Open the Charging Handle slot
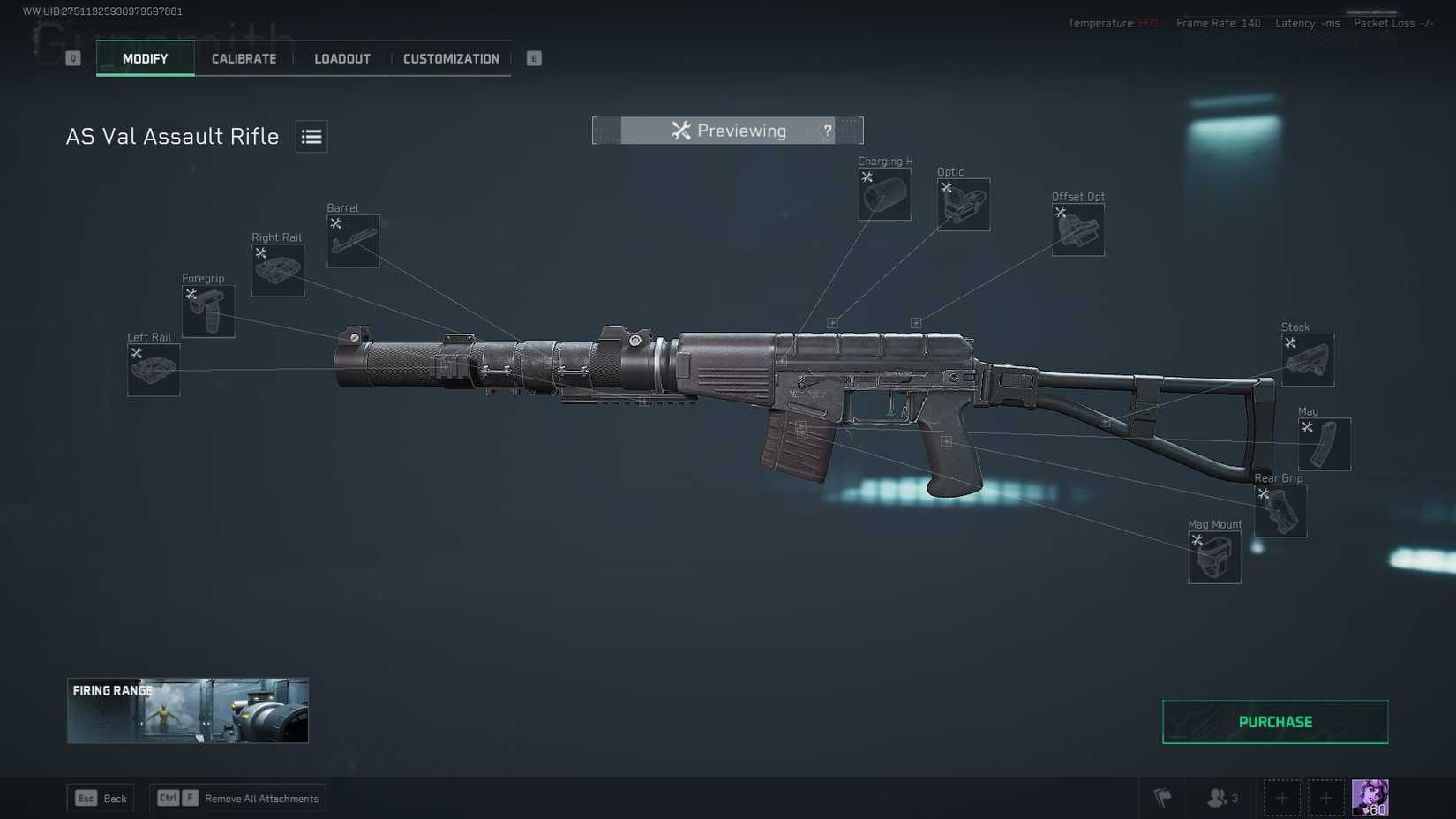 pyautogui.click(x=883, y=194)
